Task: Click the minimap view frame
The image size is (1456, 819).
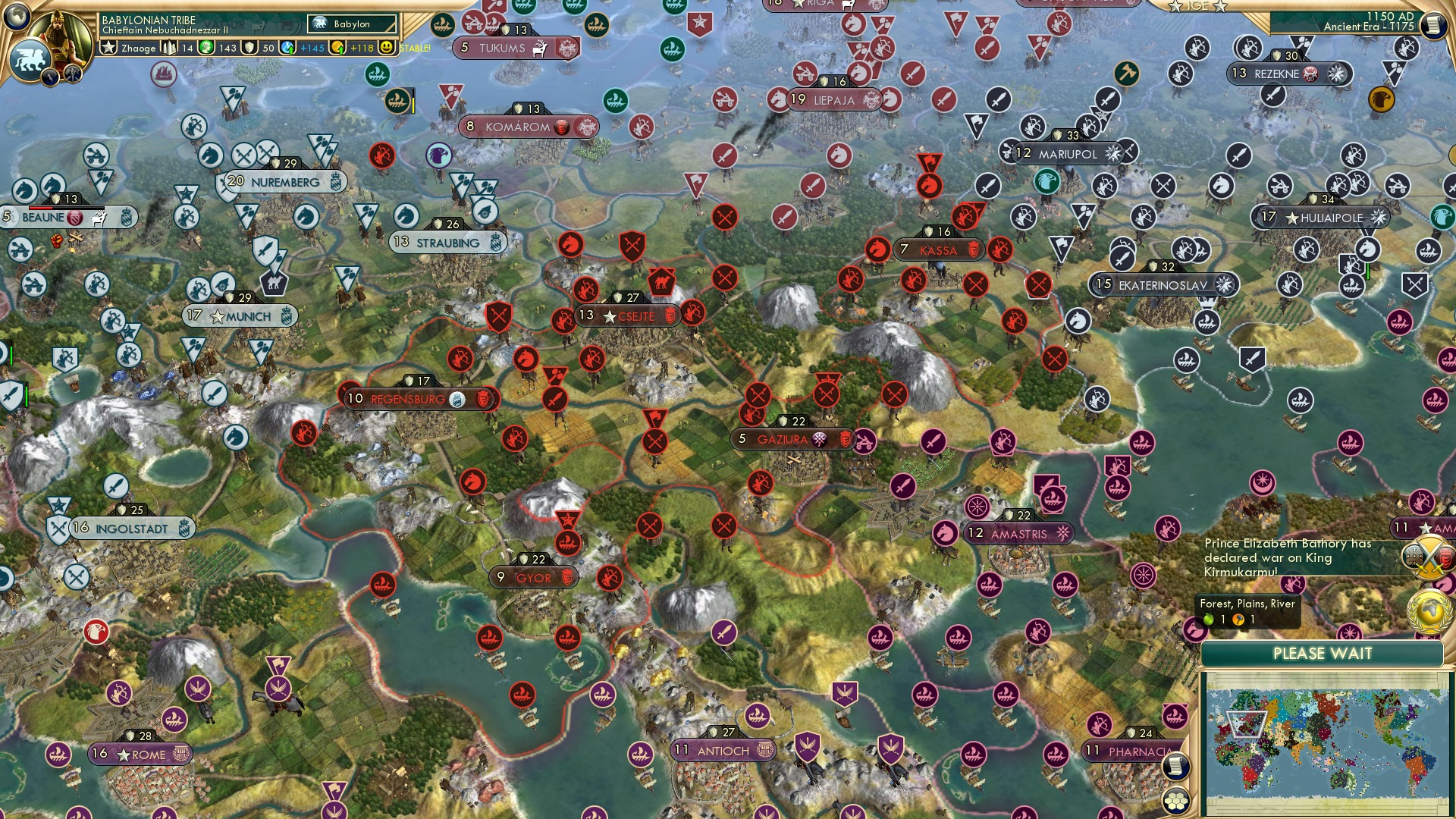Action: (x=1247, y=724)
